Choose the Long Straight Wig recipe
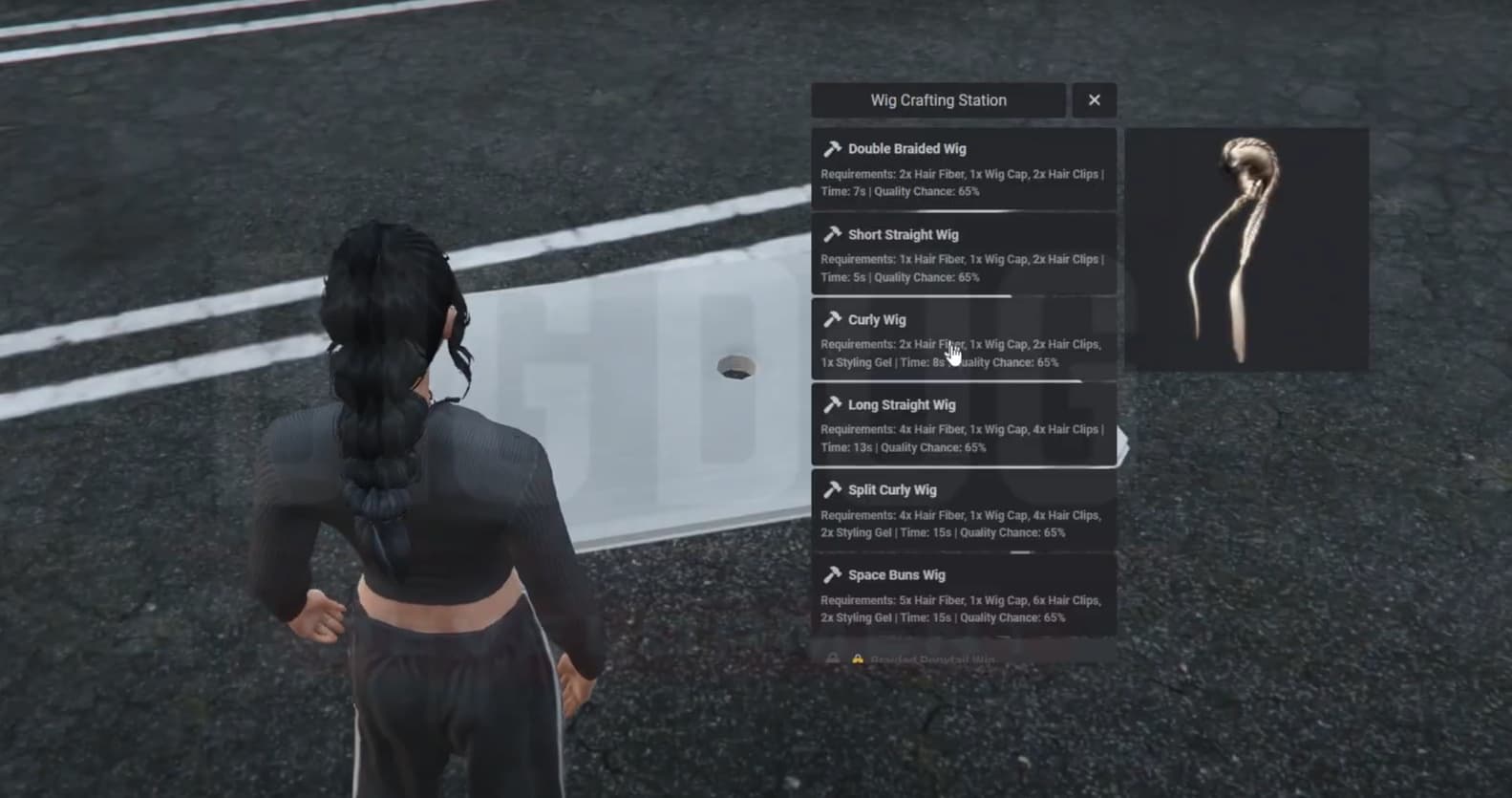 (x=963, y=425)
